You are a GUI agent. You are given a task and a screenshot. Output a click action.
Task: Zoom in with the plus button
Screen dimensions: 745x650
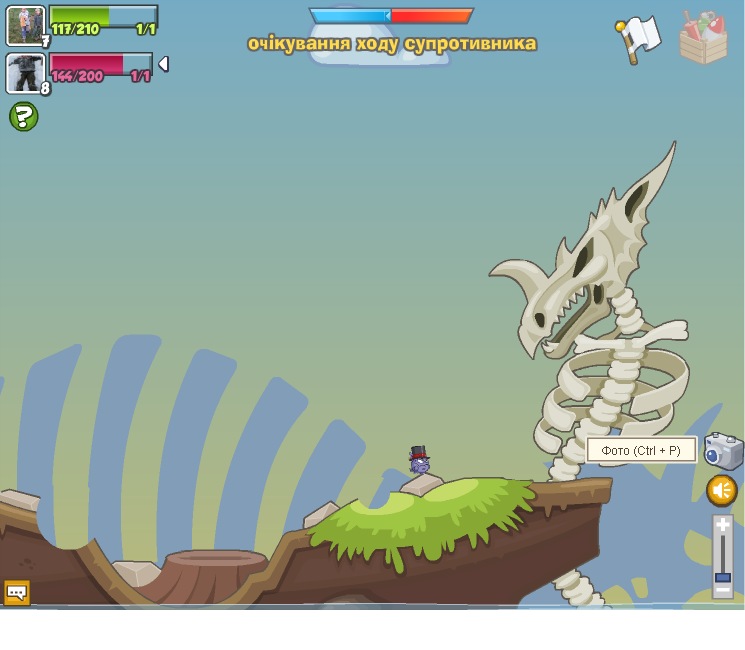723,524
